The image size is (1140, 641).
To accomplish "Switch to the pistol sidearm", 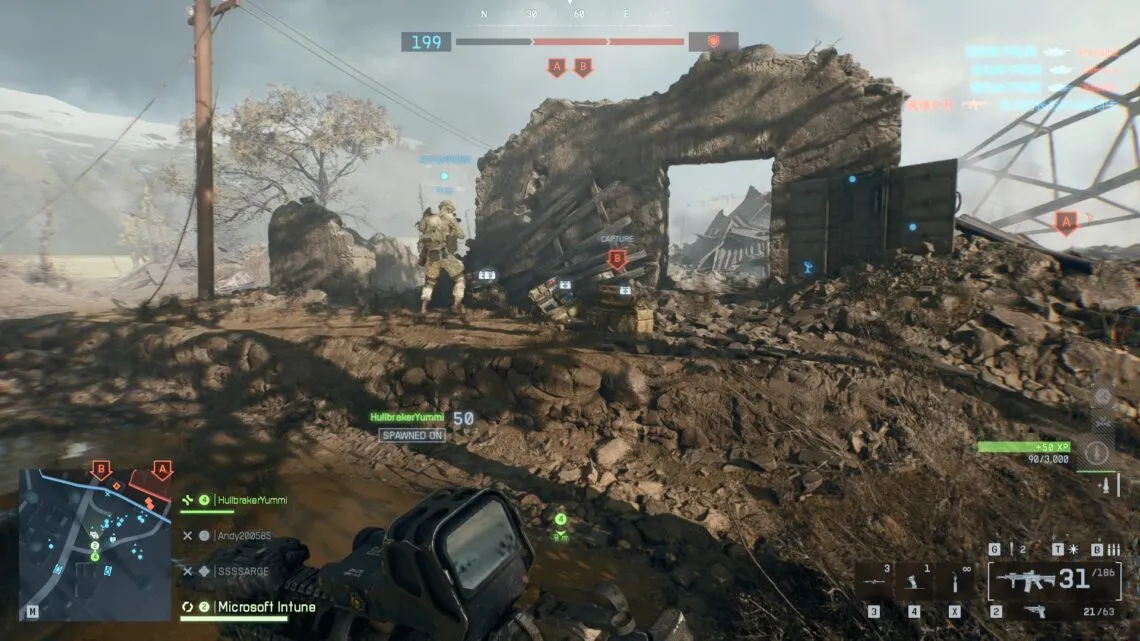I will 1034,611.
